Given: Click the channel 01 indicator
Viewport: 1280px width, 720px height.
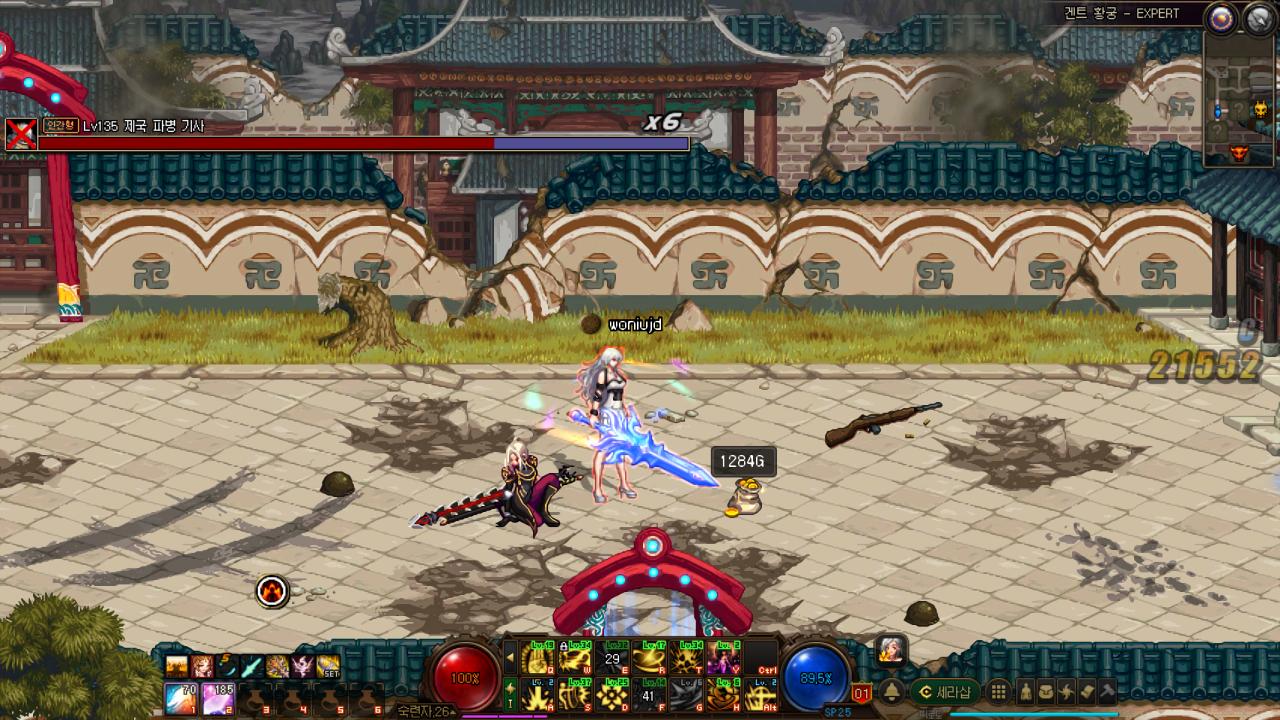Looking at the screenshot, I should [862, 692].
